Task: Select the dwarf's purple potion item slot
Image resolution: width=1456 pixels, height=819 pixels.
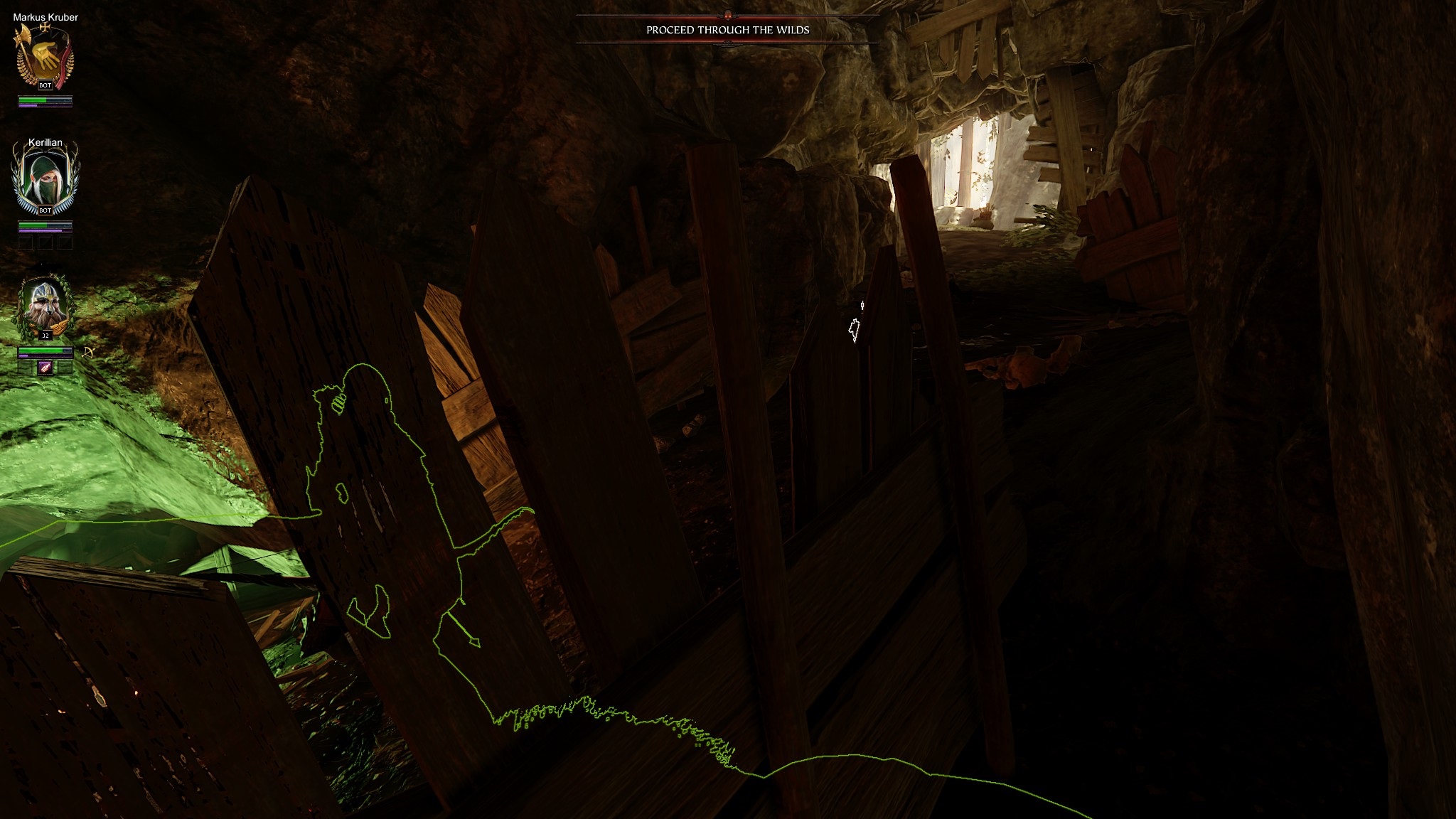Action: [45, 368]
